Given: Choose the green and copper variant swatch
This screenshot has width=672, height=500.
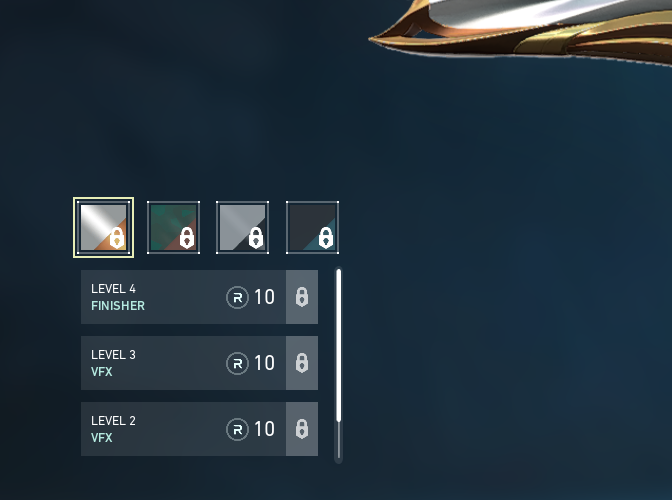Looking at the screenshot, I should [x=173, y=227].
